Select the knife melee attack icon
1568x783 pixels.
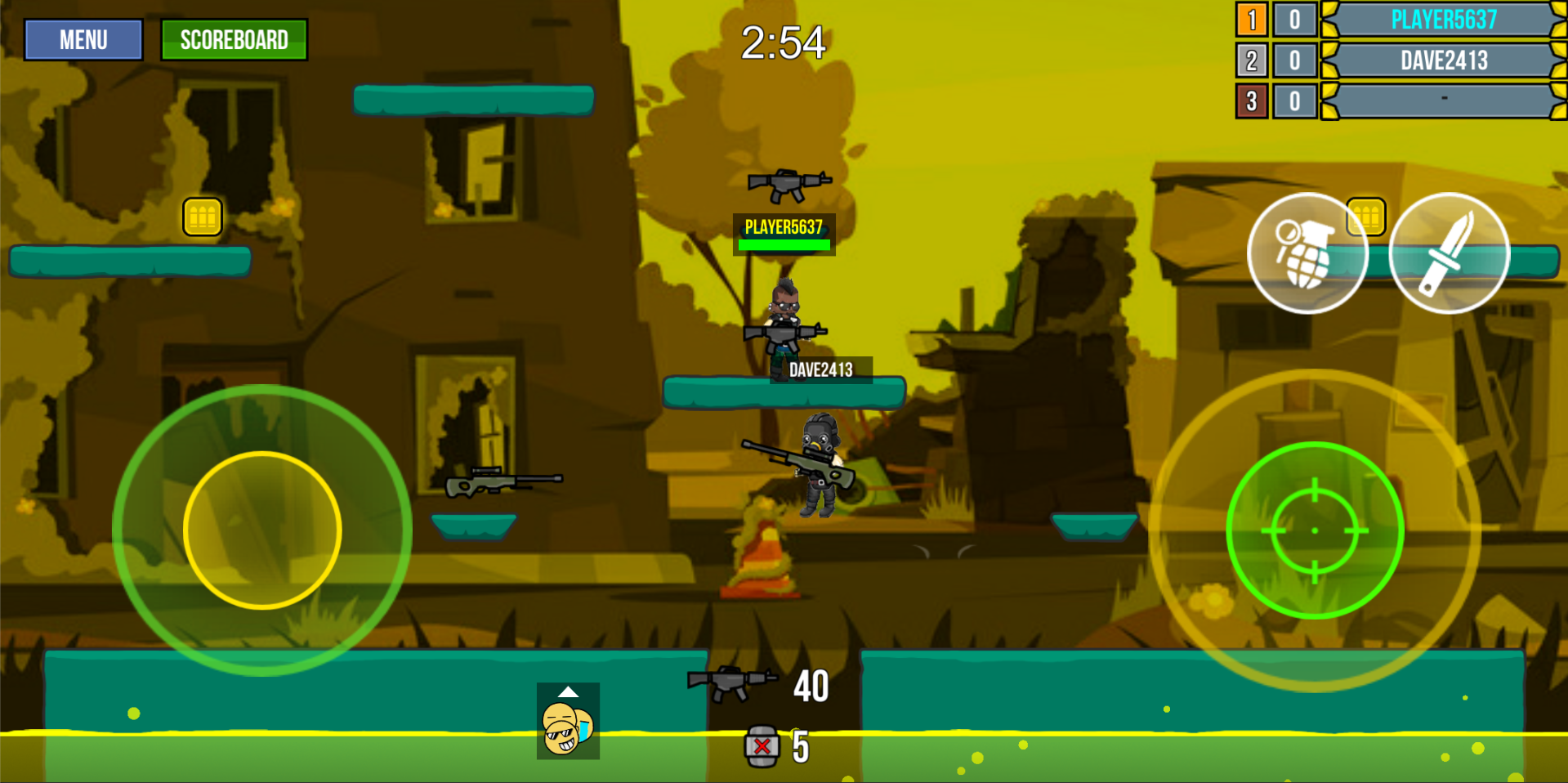coord(1450,253)
